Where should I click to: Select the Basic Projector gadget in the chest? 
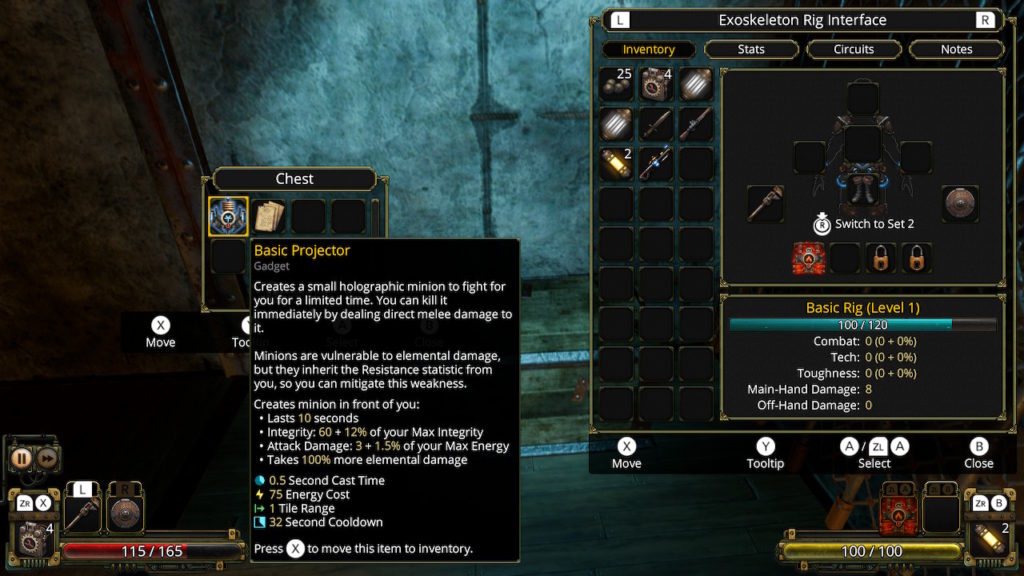pos(228,216)
